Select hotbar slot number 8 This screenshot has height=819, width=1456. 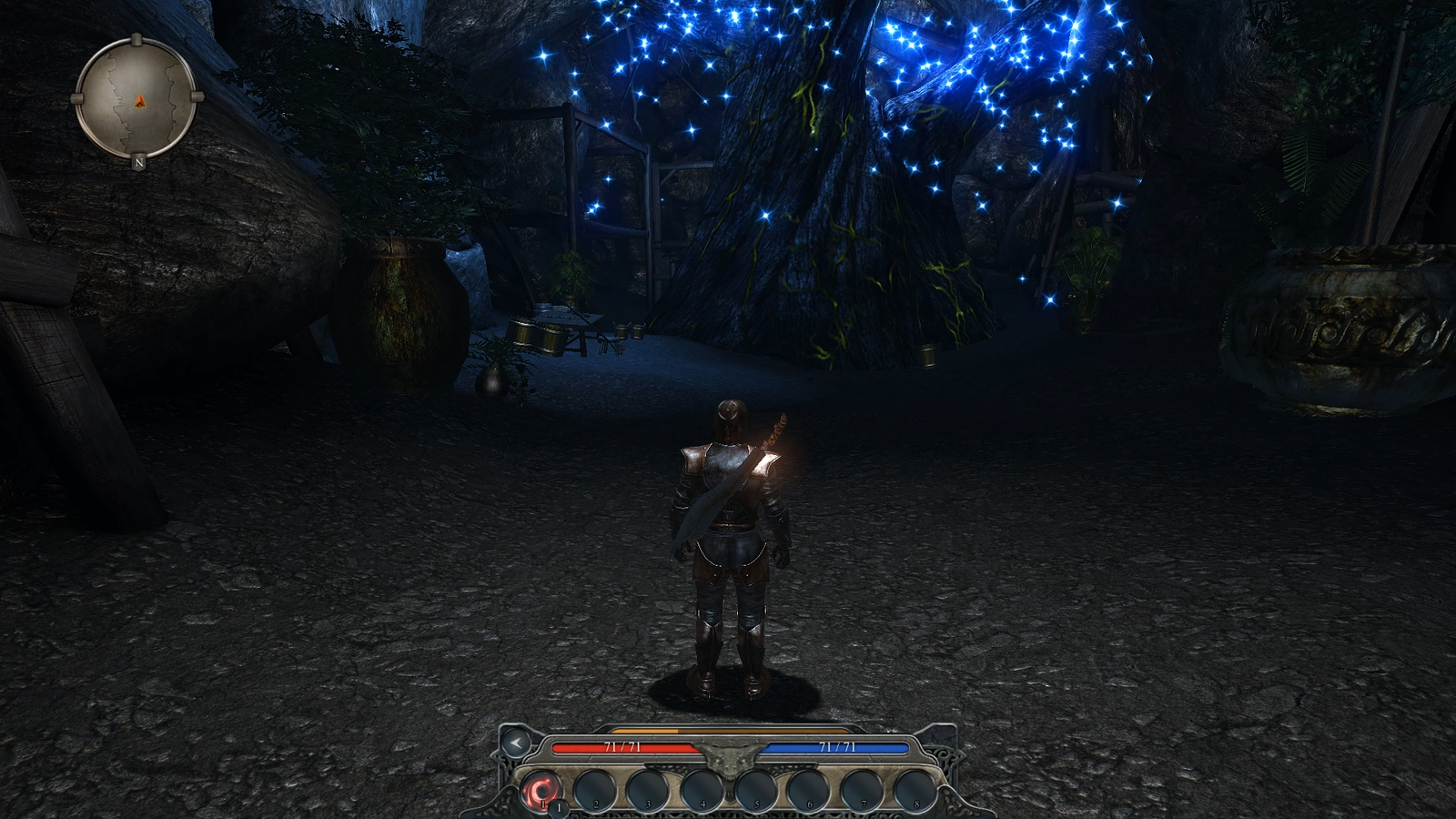pyautogui.click(x=915, y=789)
